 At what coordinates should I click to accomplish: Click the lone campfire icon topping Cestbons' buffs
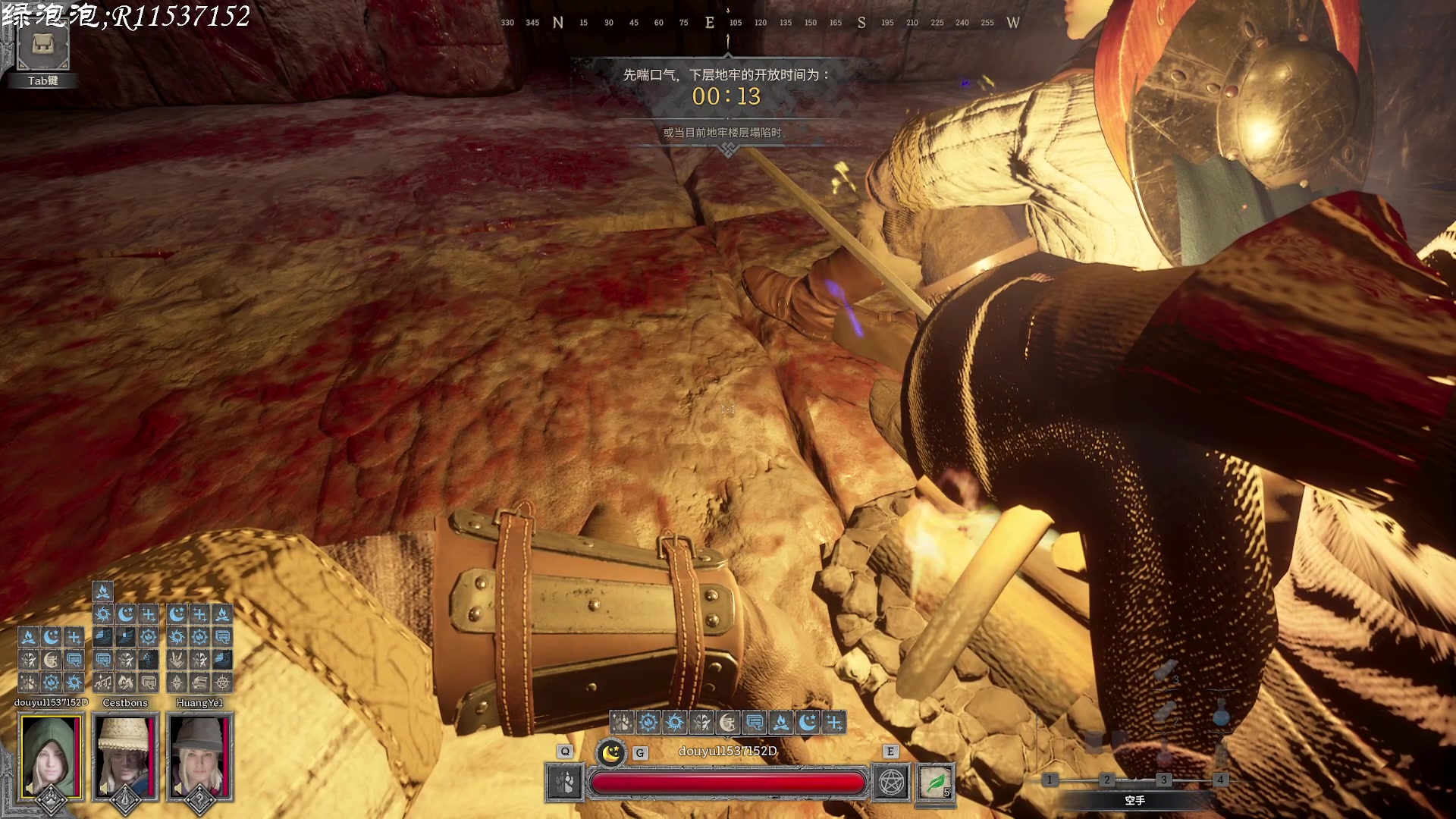103,591
